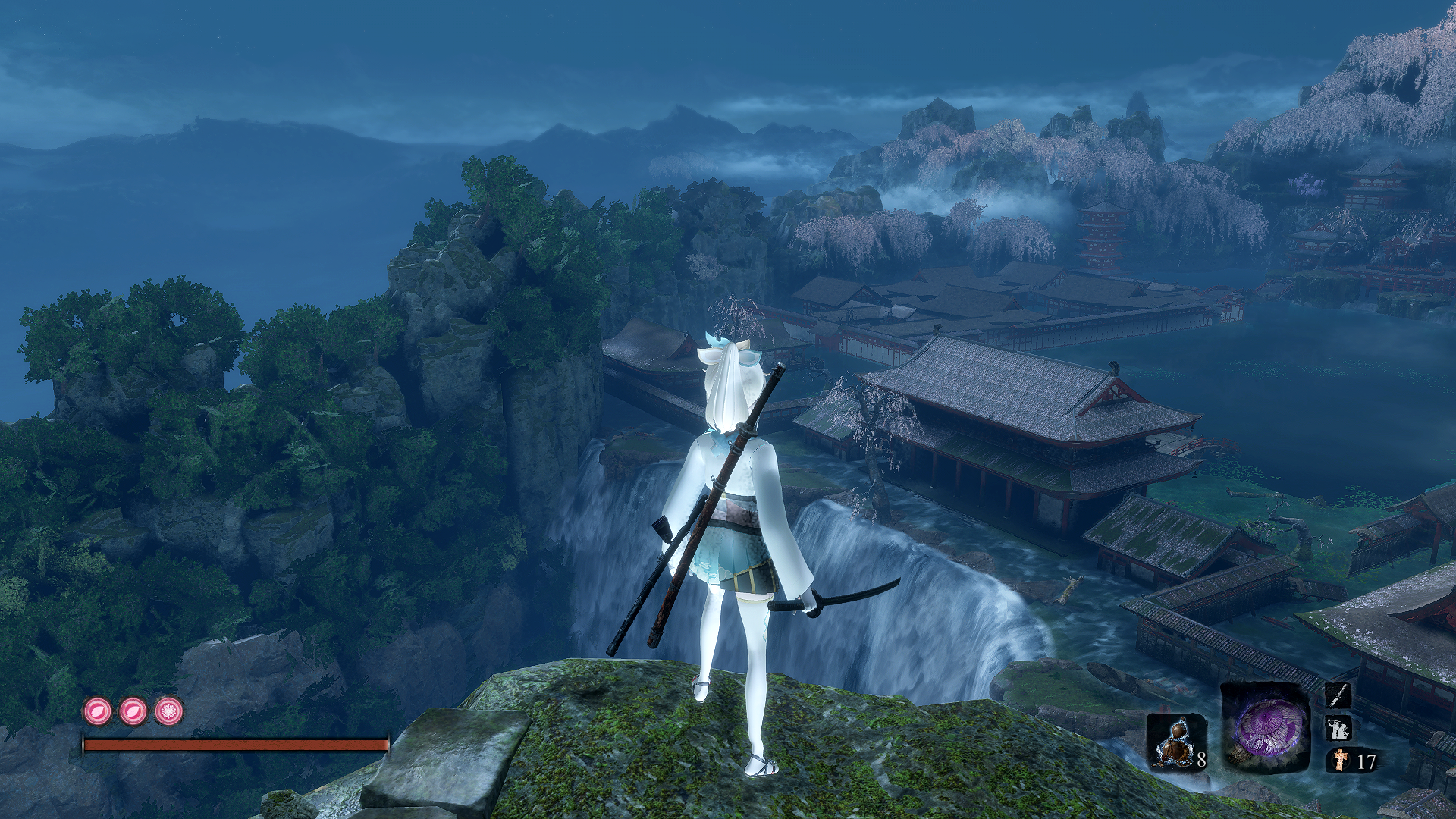Activate the purple umbrella prosthetic tool
1456x819 pixels.
click(x=1265, y=727)
